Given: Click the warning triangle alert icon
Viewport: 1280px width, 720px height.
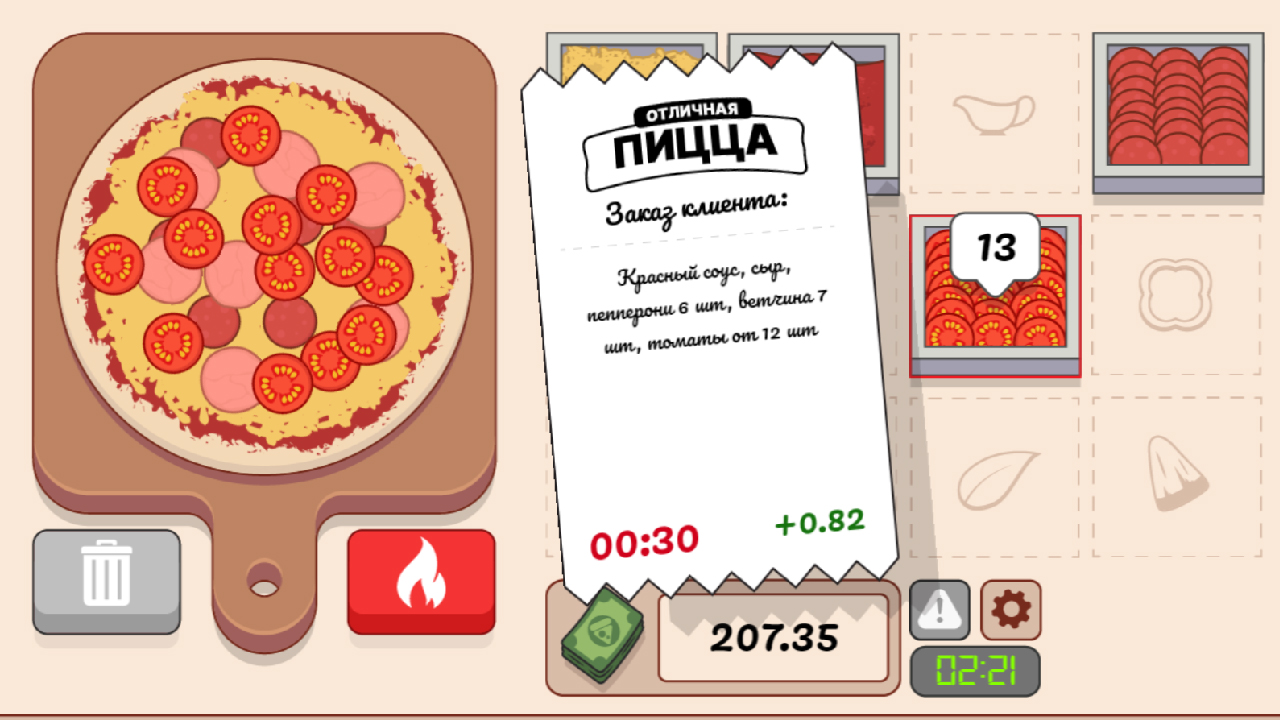Looking at the screenshot, I should coord(938,610).
